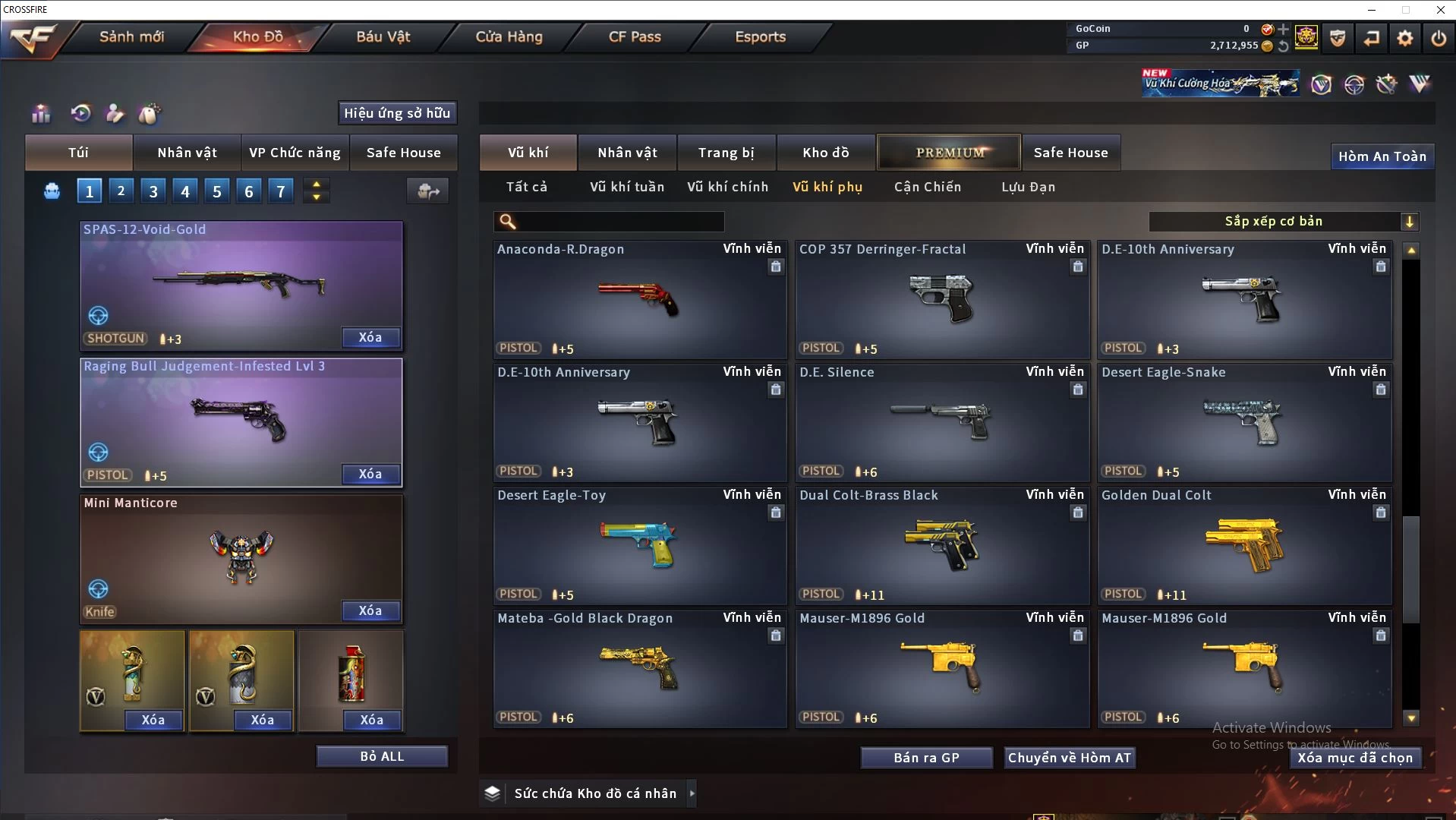Viewport: 1456px width, 820px height.
Task: Open the gear settings icon
Action: pyautogui.click(x=1405, y=38)
